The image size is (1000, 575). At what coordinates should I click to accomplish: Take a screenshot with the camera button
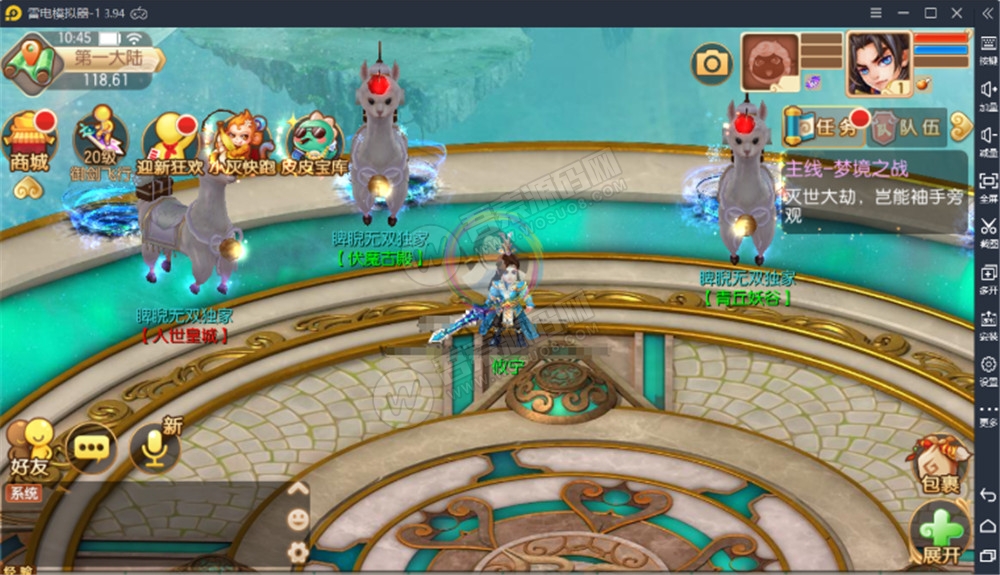pos(712,64)
